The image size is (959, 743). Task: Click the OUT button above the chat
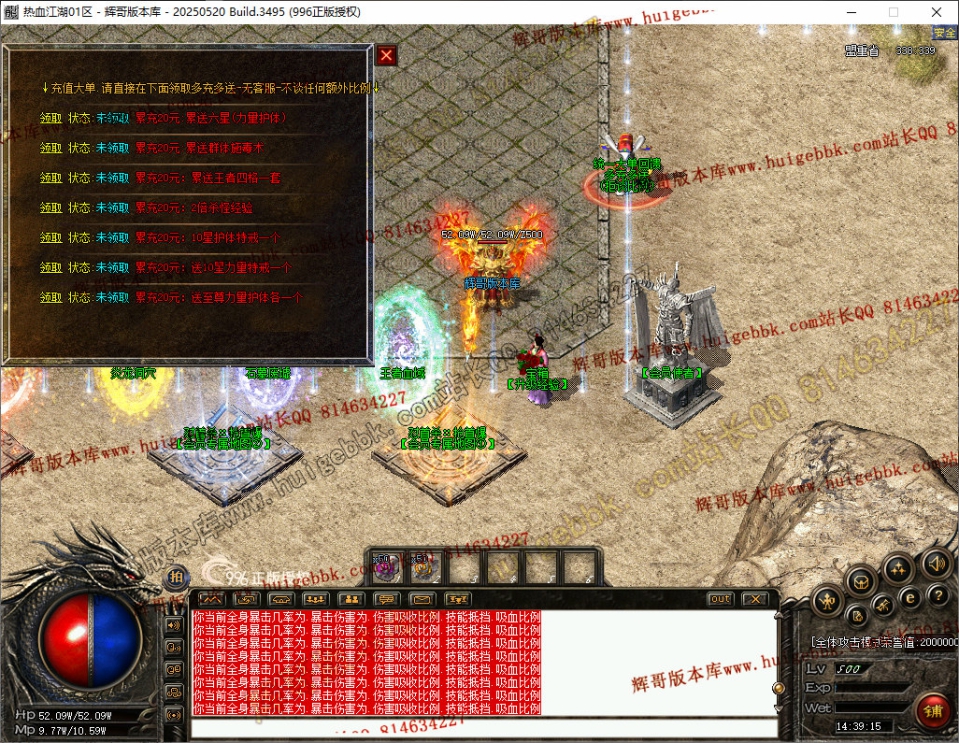[720, 599]
